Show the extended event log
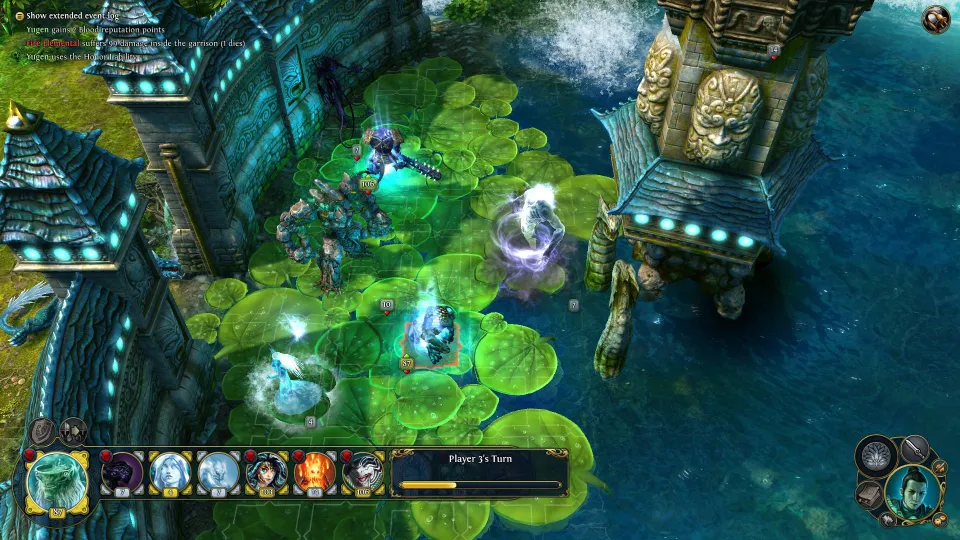Screen dimensions: 960x540 70,16
